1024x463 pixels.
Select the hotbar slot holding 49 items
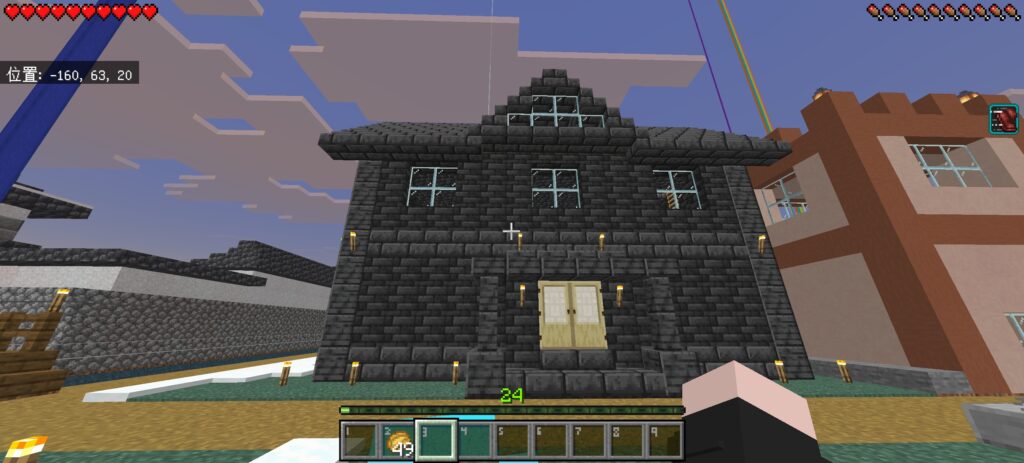pyautogui.click(x=398, y=441)
